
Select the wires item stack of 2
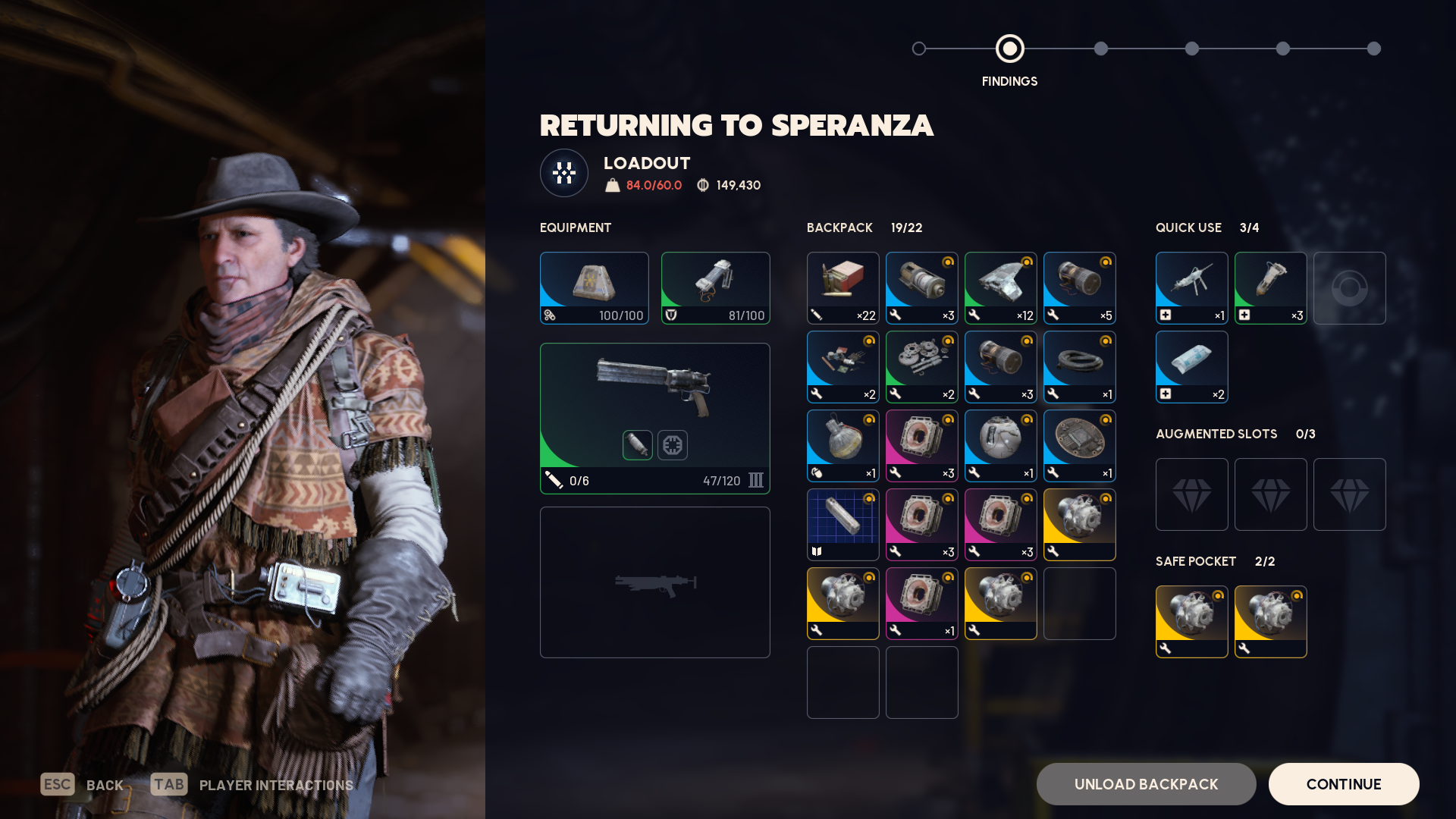pos(843,367)
